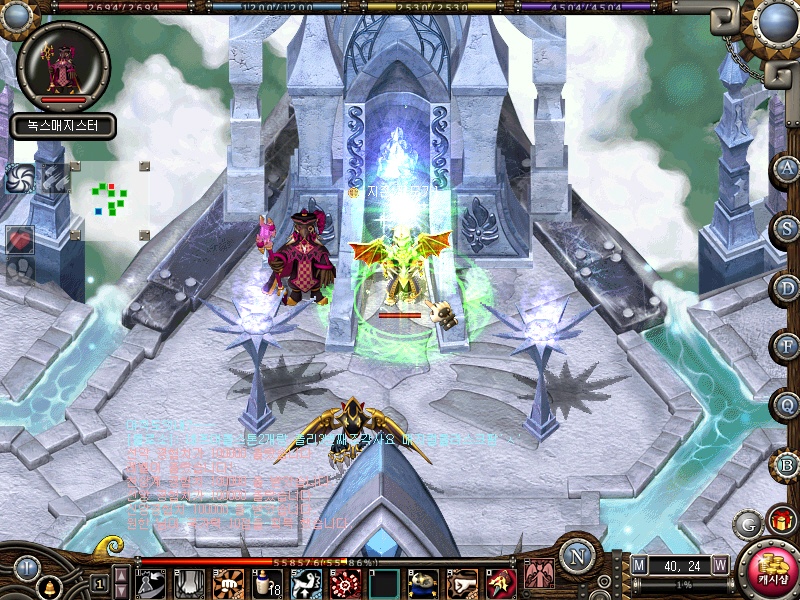Click the round G button
This screenshot has height=600, width=800.
[x=746, y=523]
